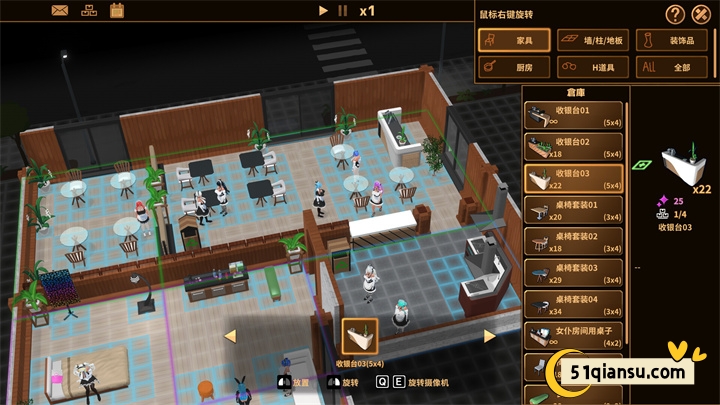Image resolution: width=720 pixels, height=405 pixels.
Task: Switch to the H道具 category
Action: (591, 68)
